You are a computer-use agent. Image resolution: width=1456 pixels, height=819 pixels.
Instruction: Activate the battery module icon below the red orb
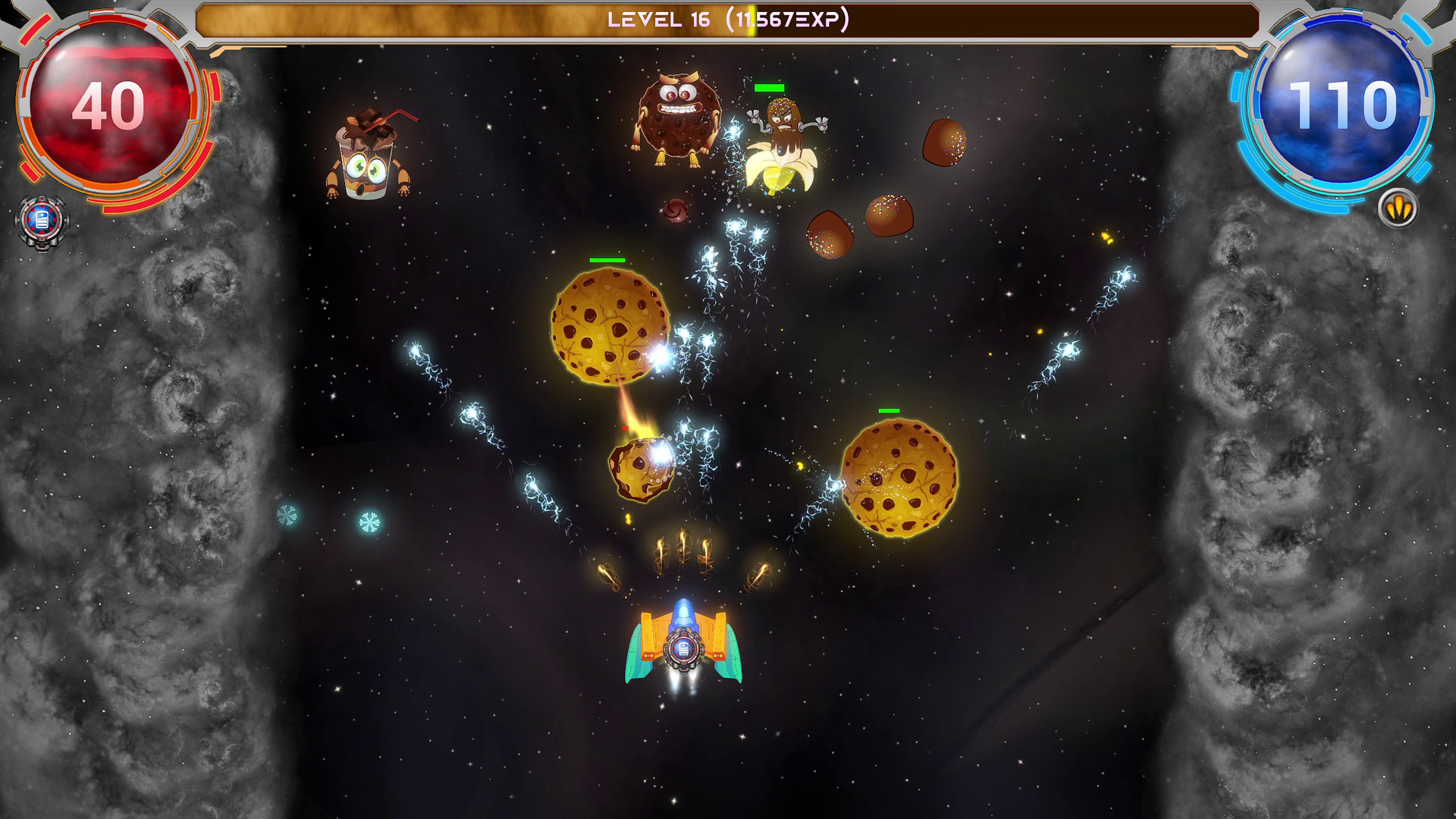[42, 221]
